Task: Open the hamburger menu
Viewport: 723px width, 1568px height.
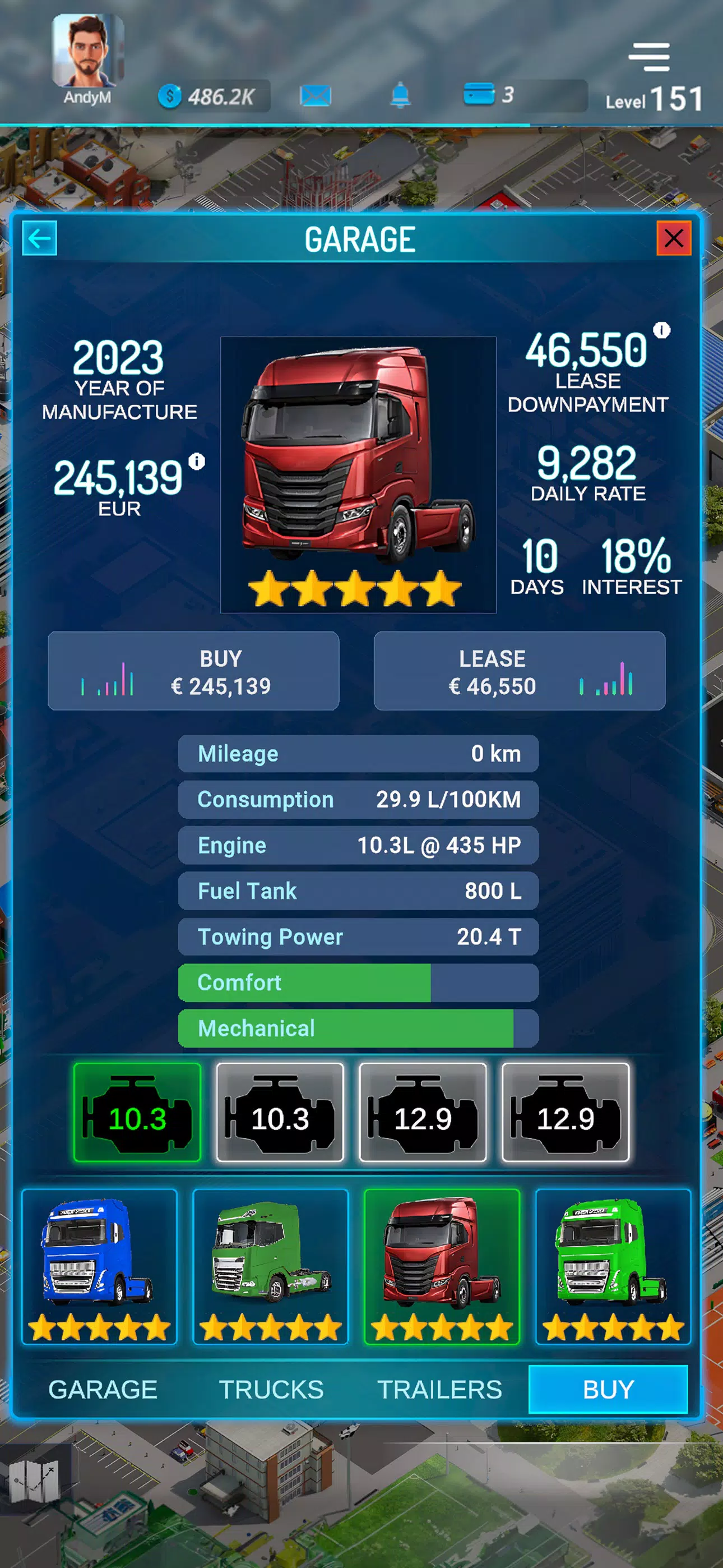Action: 649,56
